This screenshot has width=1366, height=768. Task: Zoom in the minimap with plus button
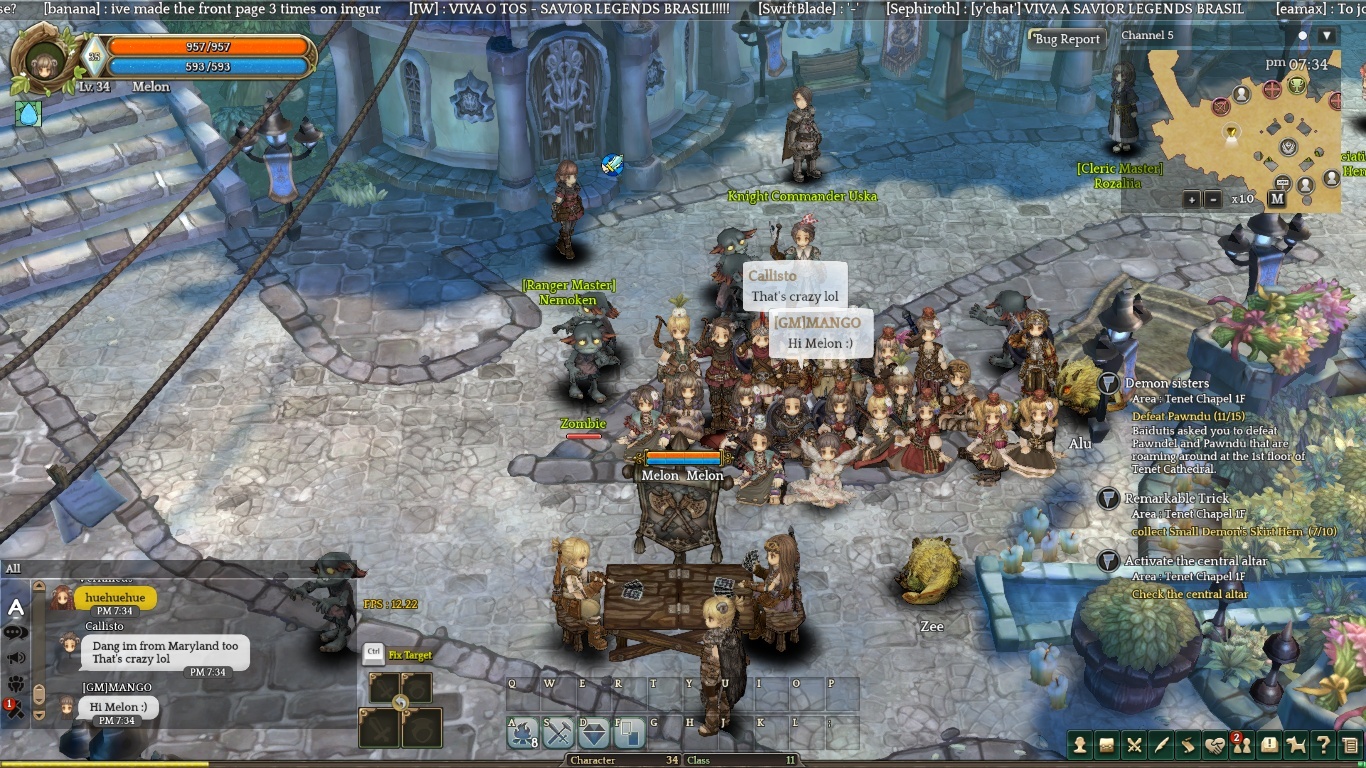point(1192,199)
